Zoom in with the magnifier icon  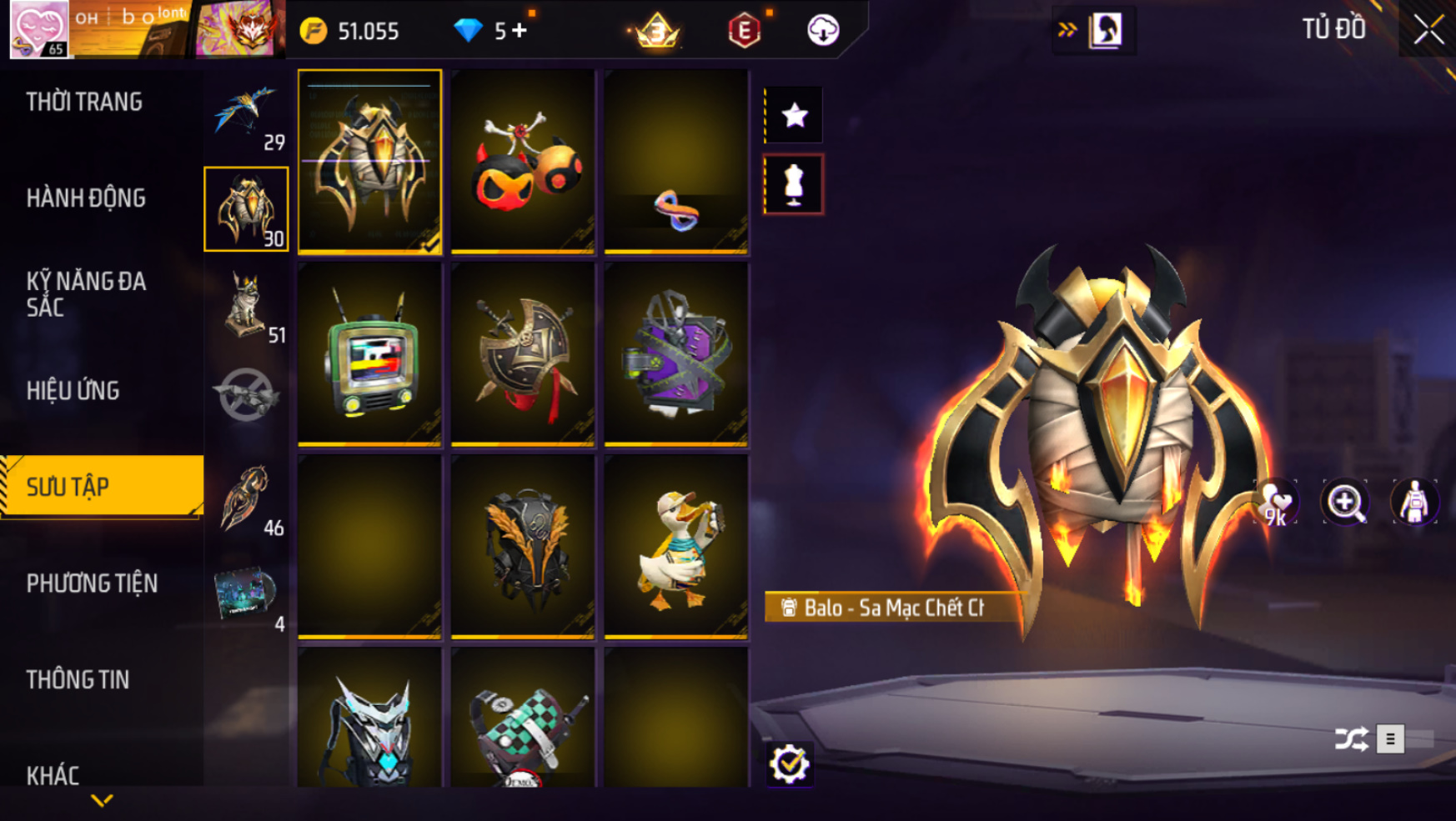click(1344, 503)
